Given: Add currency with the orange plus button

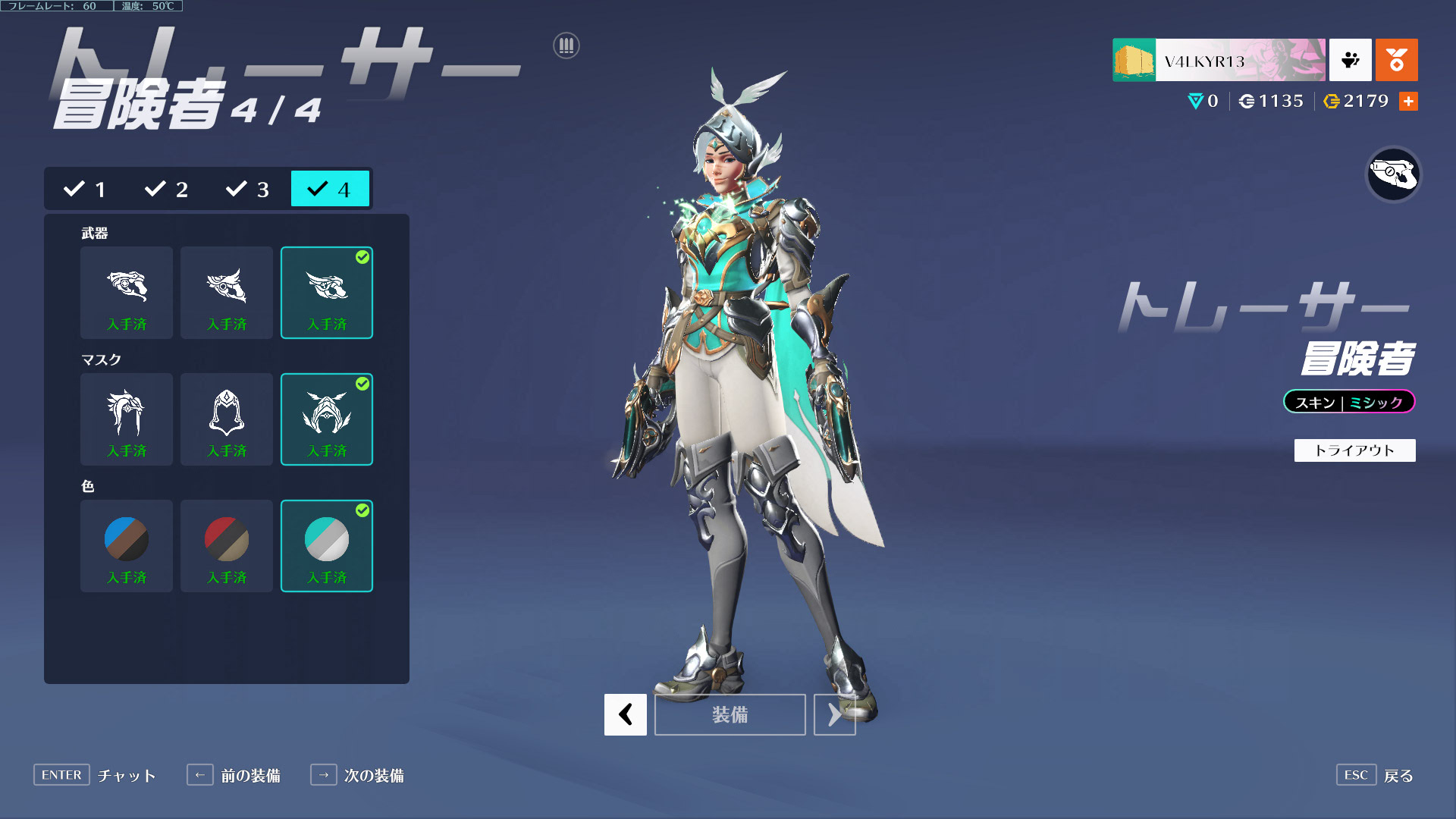Looking at the screenshot, I should pos(1408,102).
